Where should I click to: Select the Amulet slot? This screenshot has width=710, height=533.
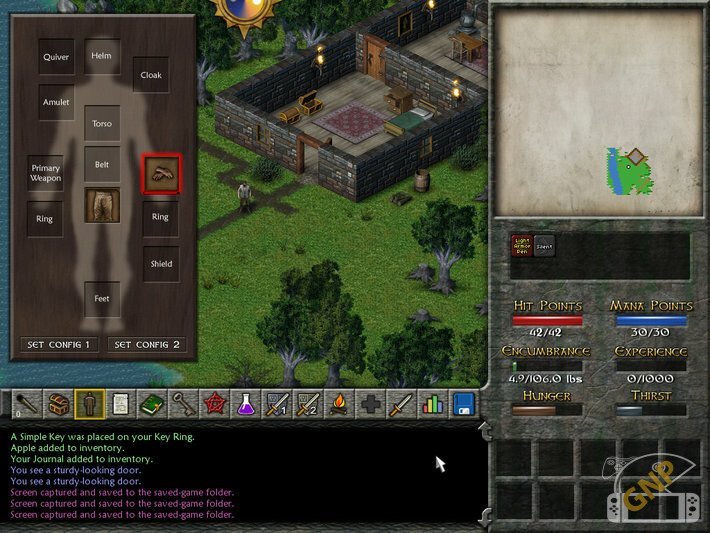tap(56, 102)
